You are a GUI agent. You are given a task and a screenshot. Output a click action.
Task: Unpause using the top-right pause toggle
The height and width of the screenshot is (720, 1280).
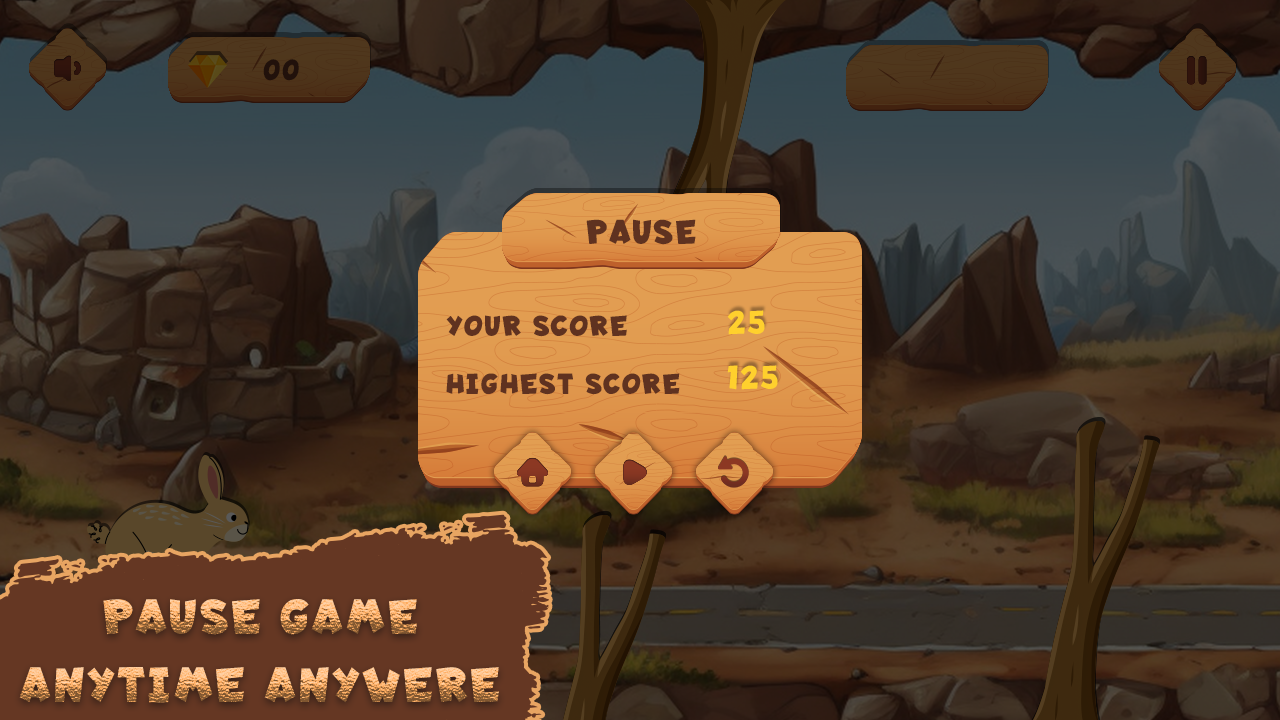1196,70
